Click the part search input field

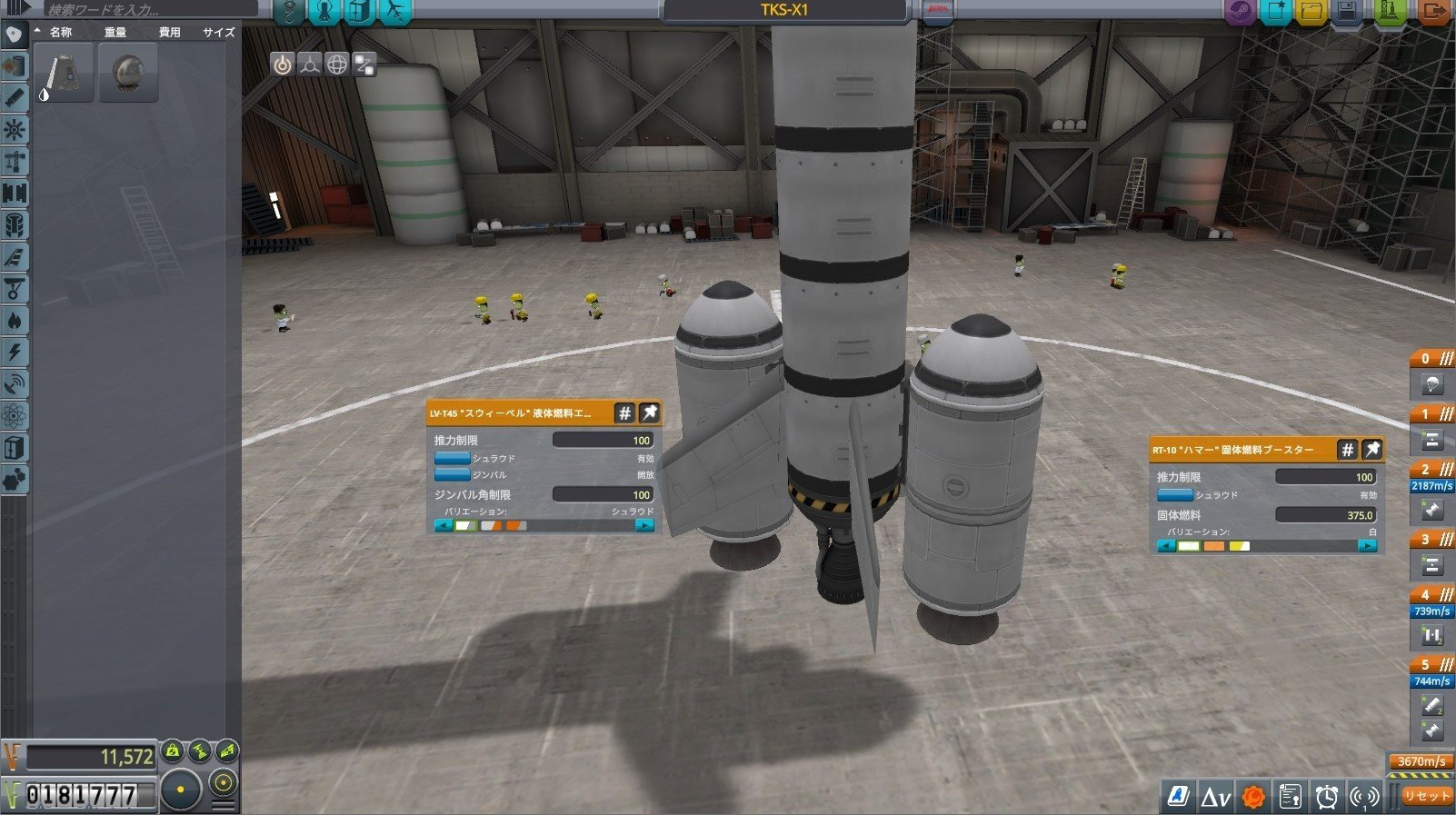150,10
